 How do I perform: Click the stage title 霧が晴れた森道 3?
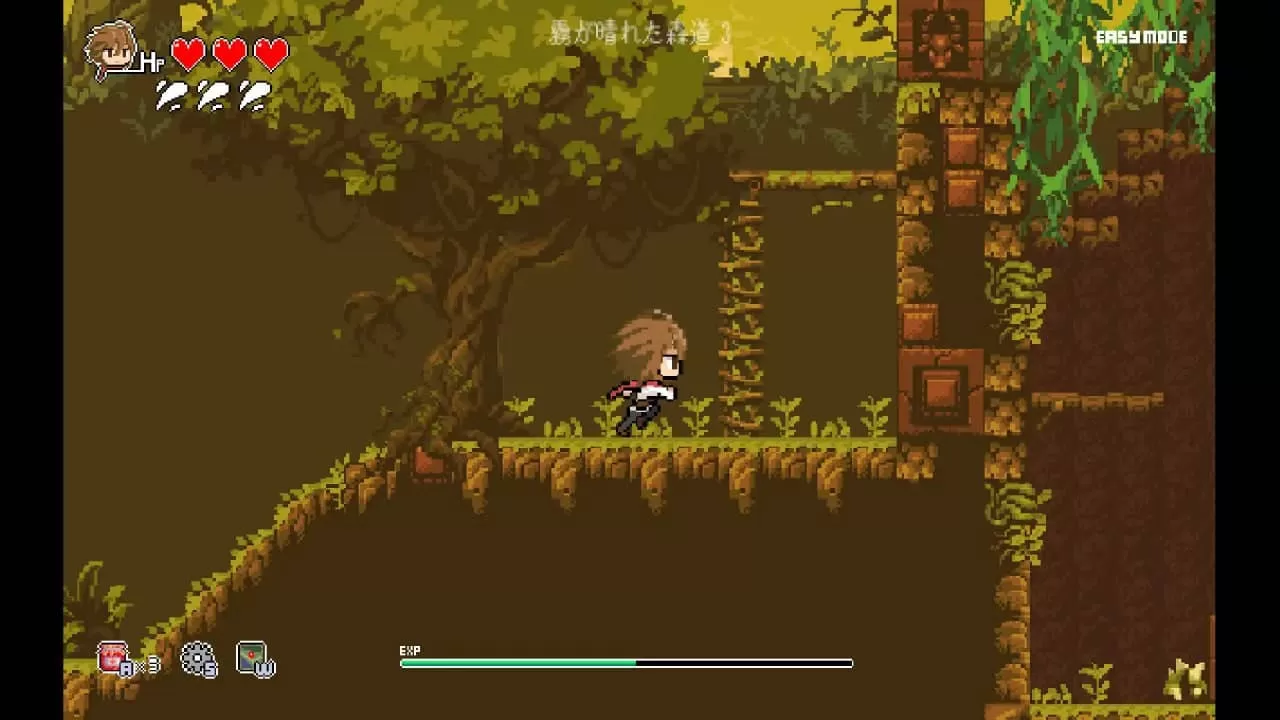coord(640,33)
